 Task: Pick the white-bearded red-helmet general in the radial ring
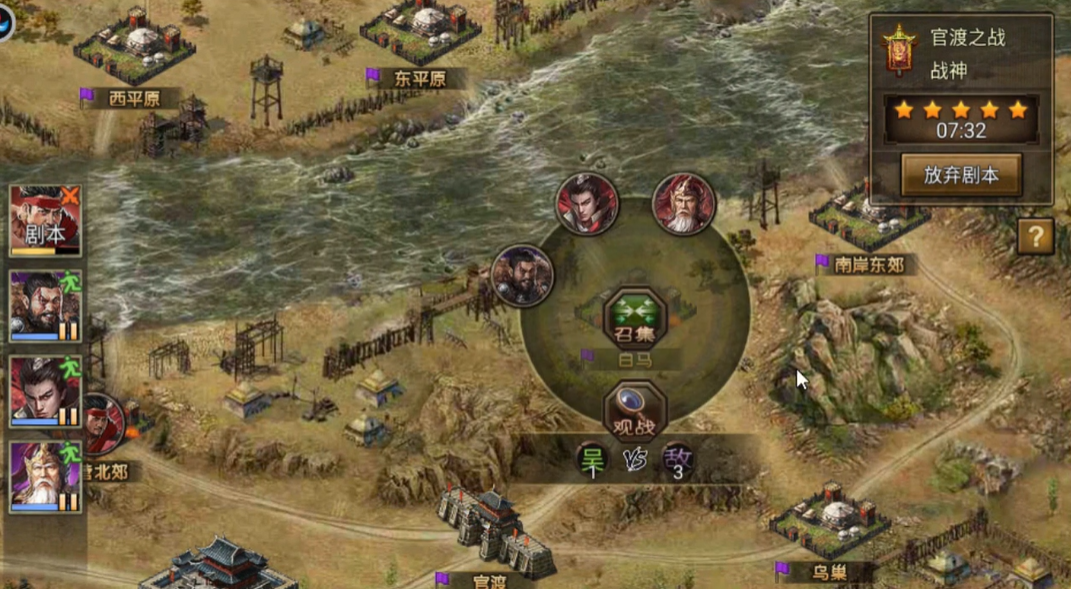[x=684, y=205]
